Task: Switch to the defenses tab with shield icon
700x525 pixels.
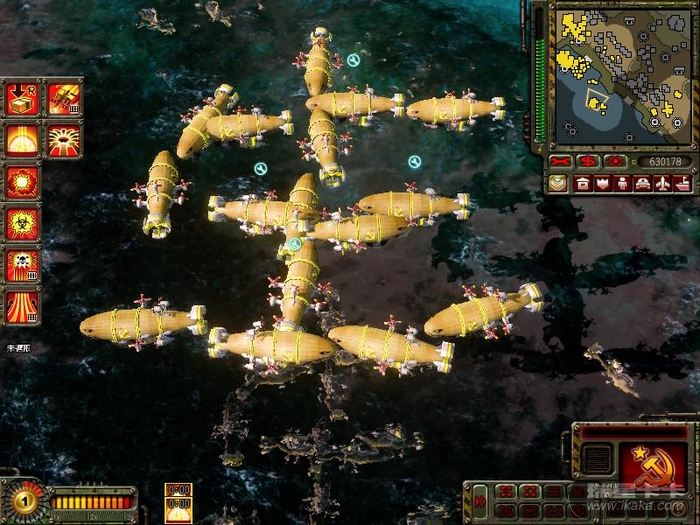Action: [603, 183]
